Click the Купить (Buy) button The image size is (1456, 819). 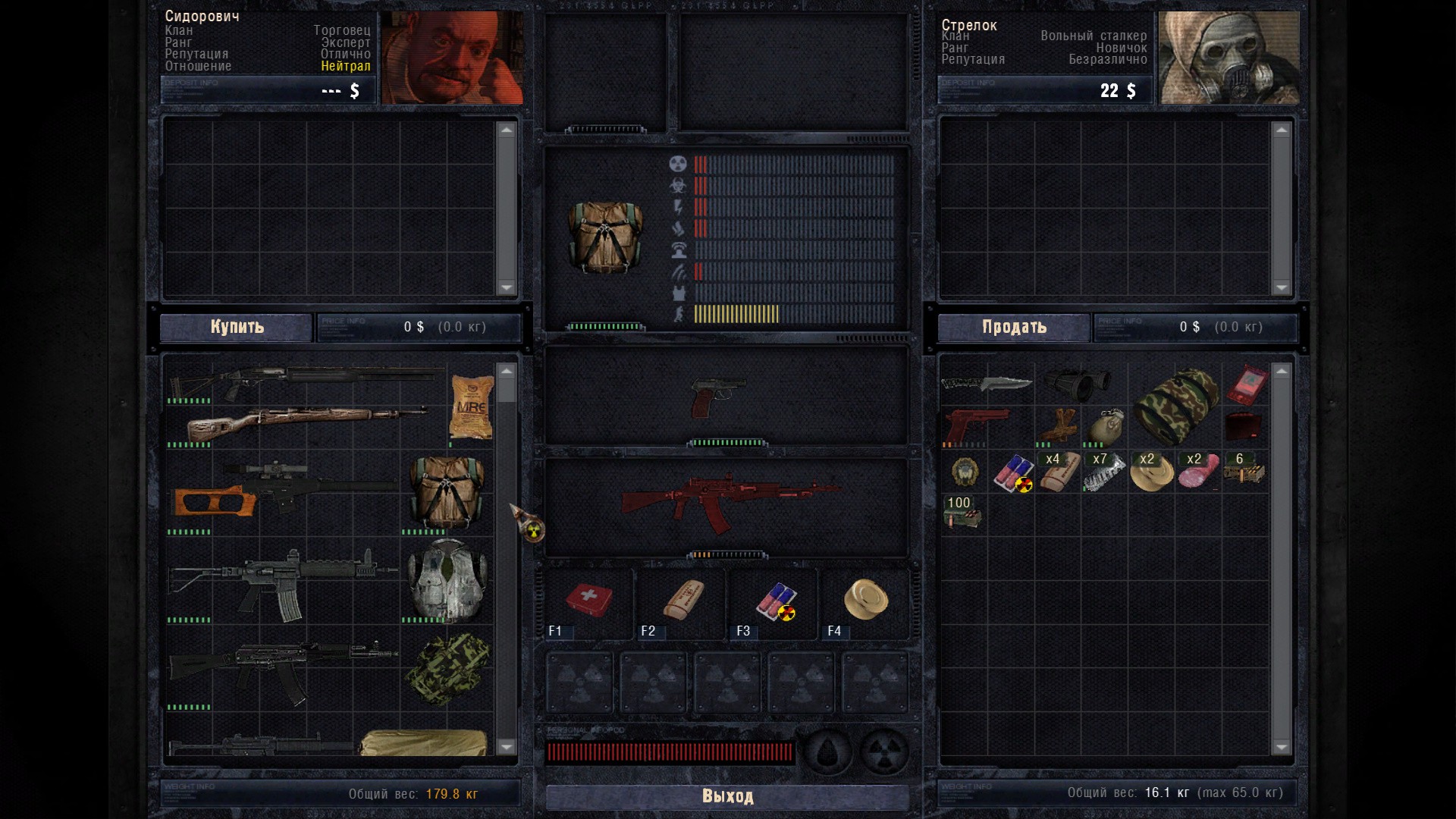237,327
